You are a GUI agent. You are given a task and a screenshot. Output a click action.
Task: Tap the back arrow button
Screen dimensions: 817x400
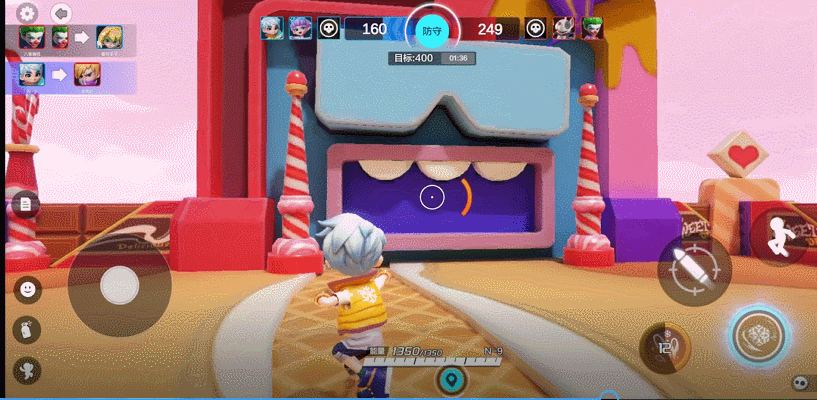(61, 14)
